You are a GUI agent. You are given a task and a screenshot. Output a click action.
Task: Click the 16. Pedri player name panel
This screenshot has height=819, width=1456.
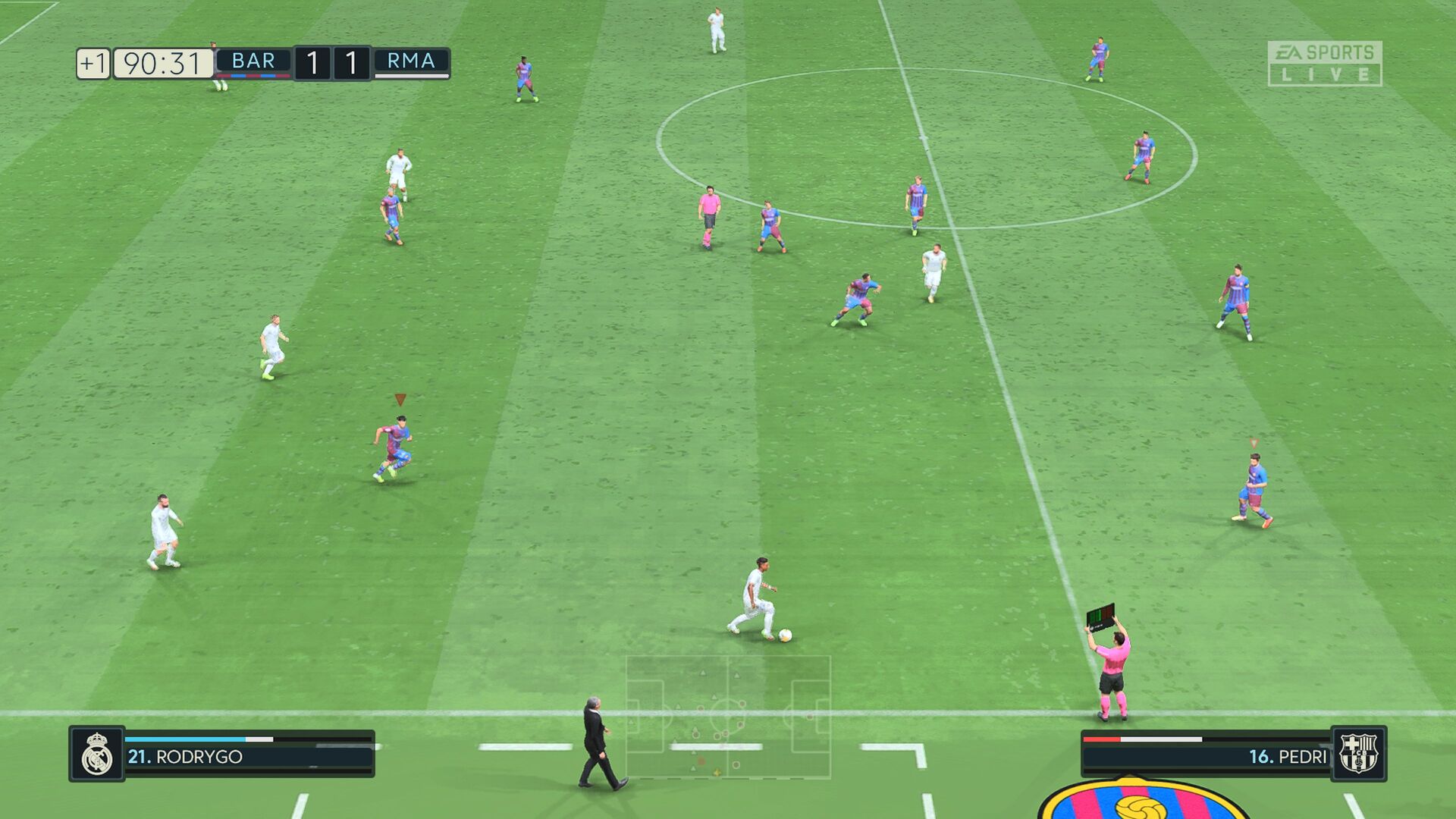1206,756
